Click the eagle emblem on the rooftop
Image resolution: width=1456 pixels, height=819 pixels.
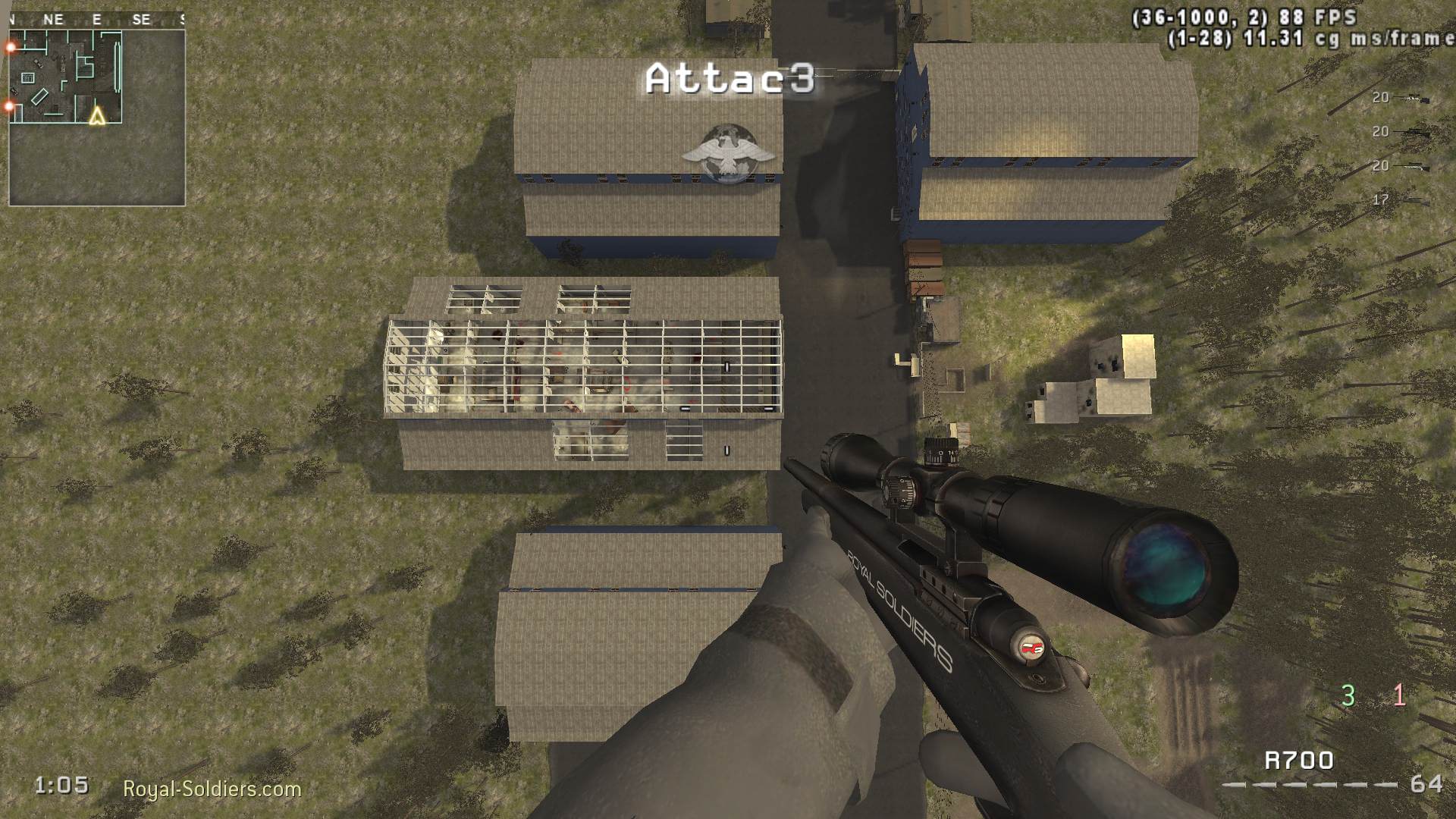(x=729, y=150)
